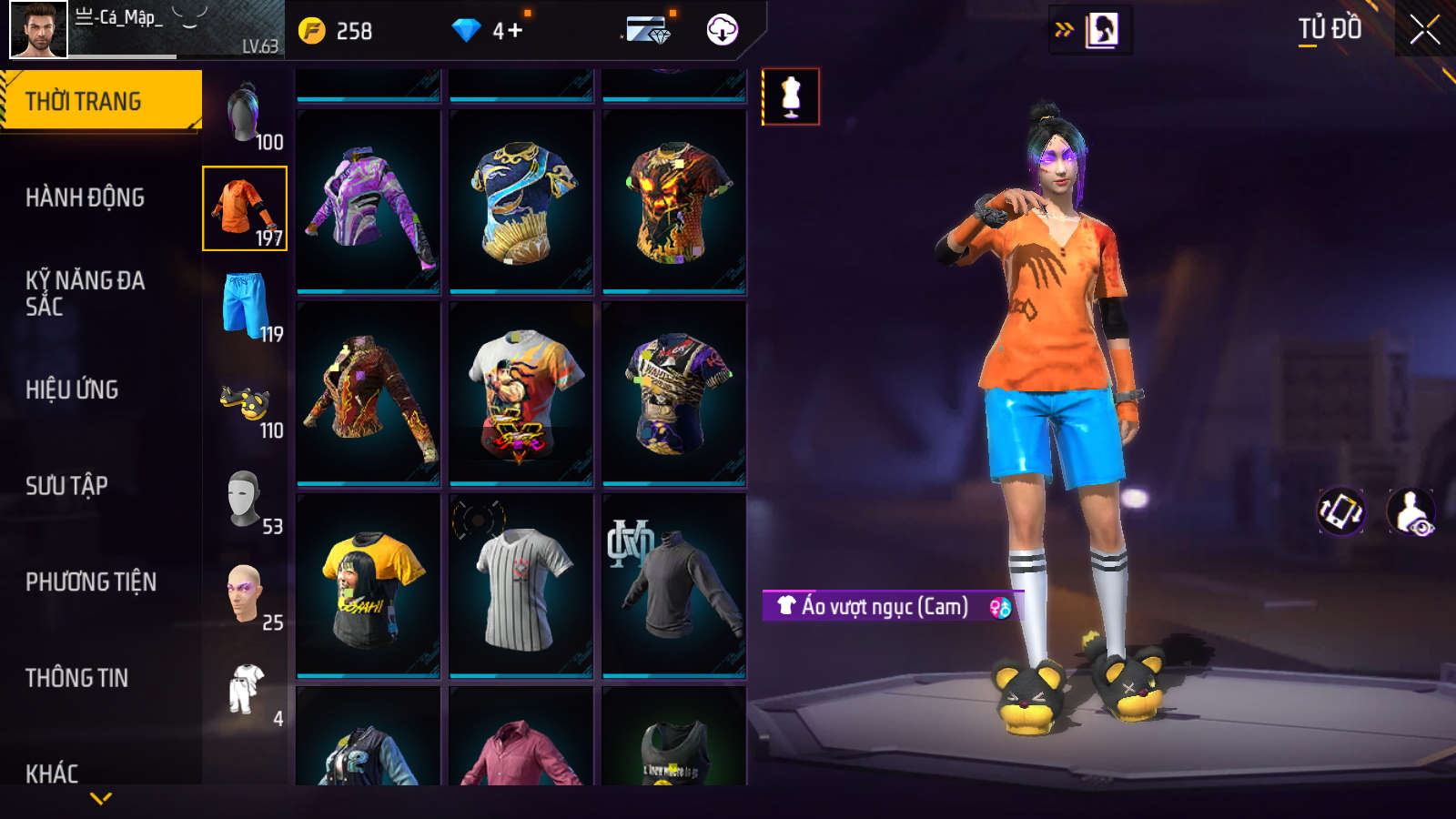The height and width of the screenshot is (819, 1456).
Task: Choose the hair category with 100 items
Action: (x=245, y=114)
